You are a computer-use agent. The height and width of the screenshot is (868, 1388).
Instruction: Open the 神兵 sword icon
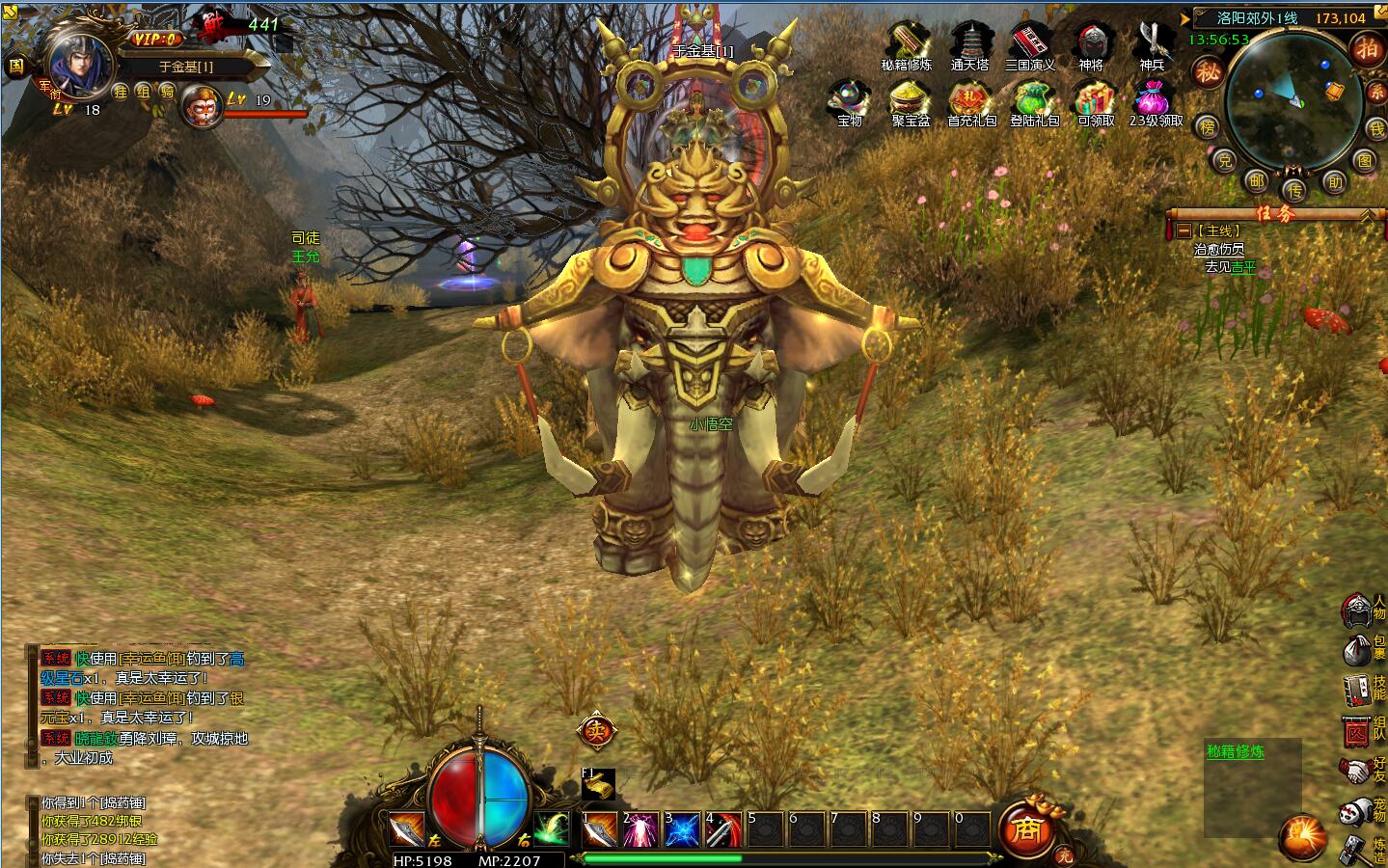[x=1152, y=43]
